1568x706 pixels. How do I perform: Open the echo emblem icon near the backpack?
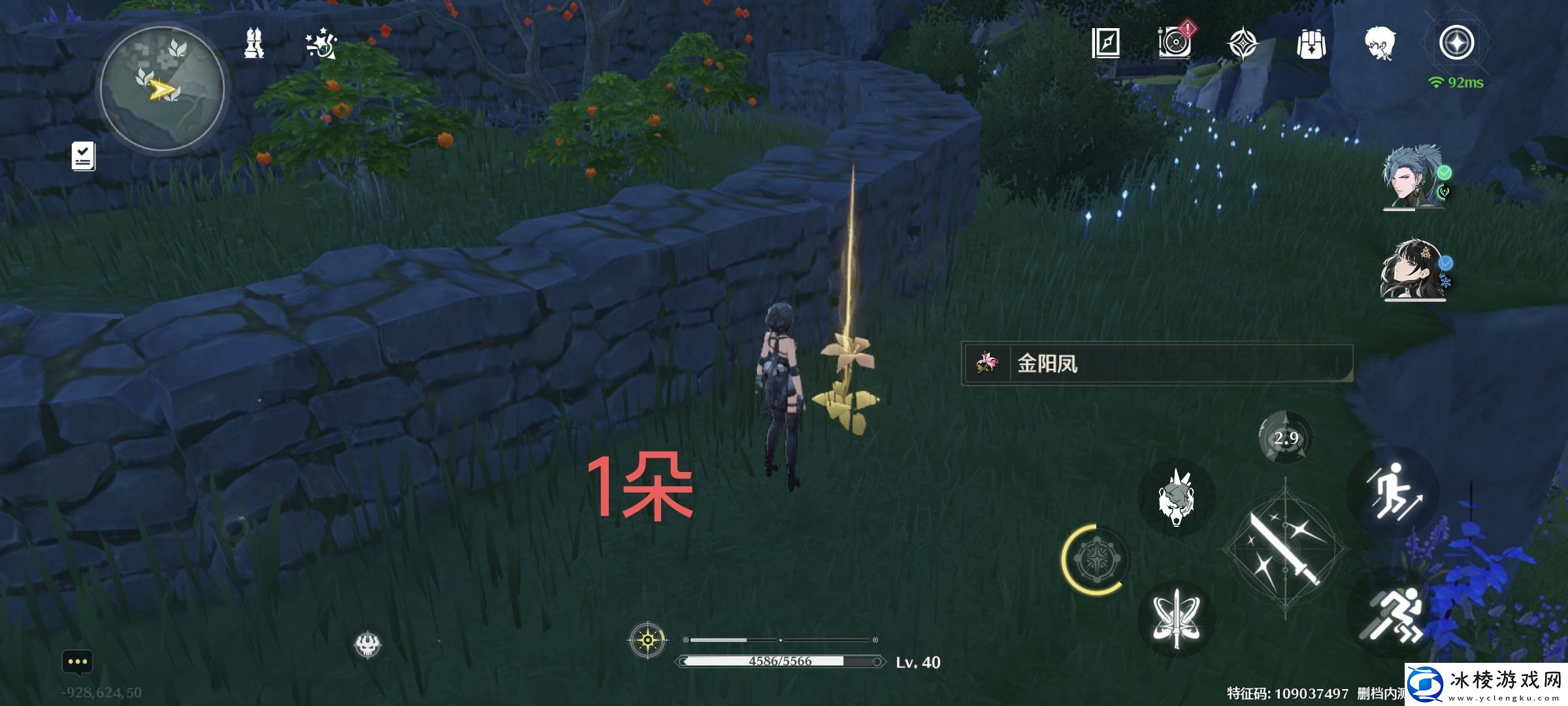click(x=1243, y=42)
